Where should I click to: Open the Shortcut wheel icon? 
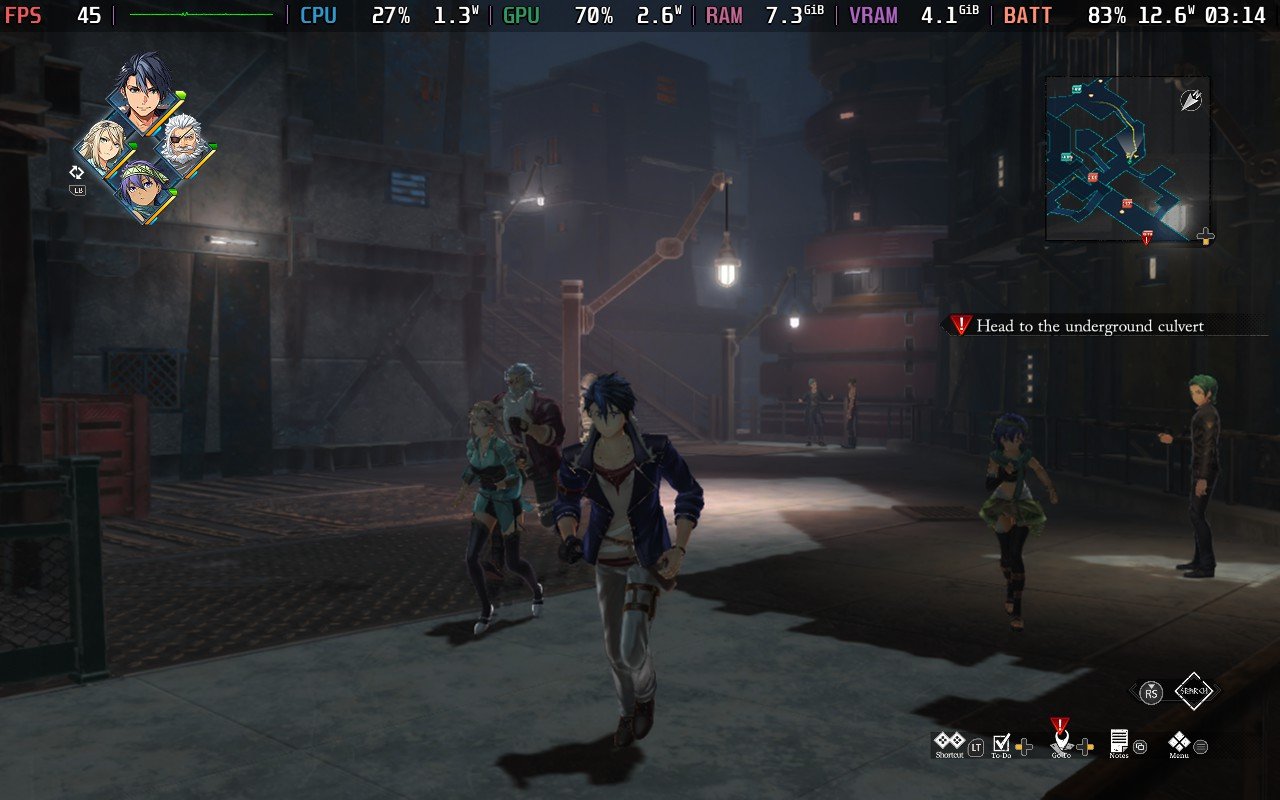949,742
